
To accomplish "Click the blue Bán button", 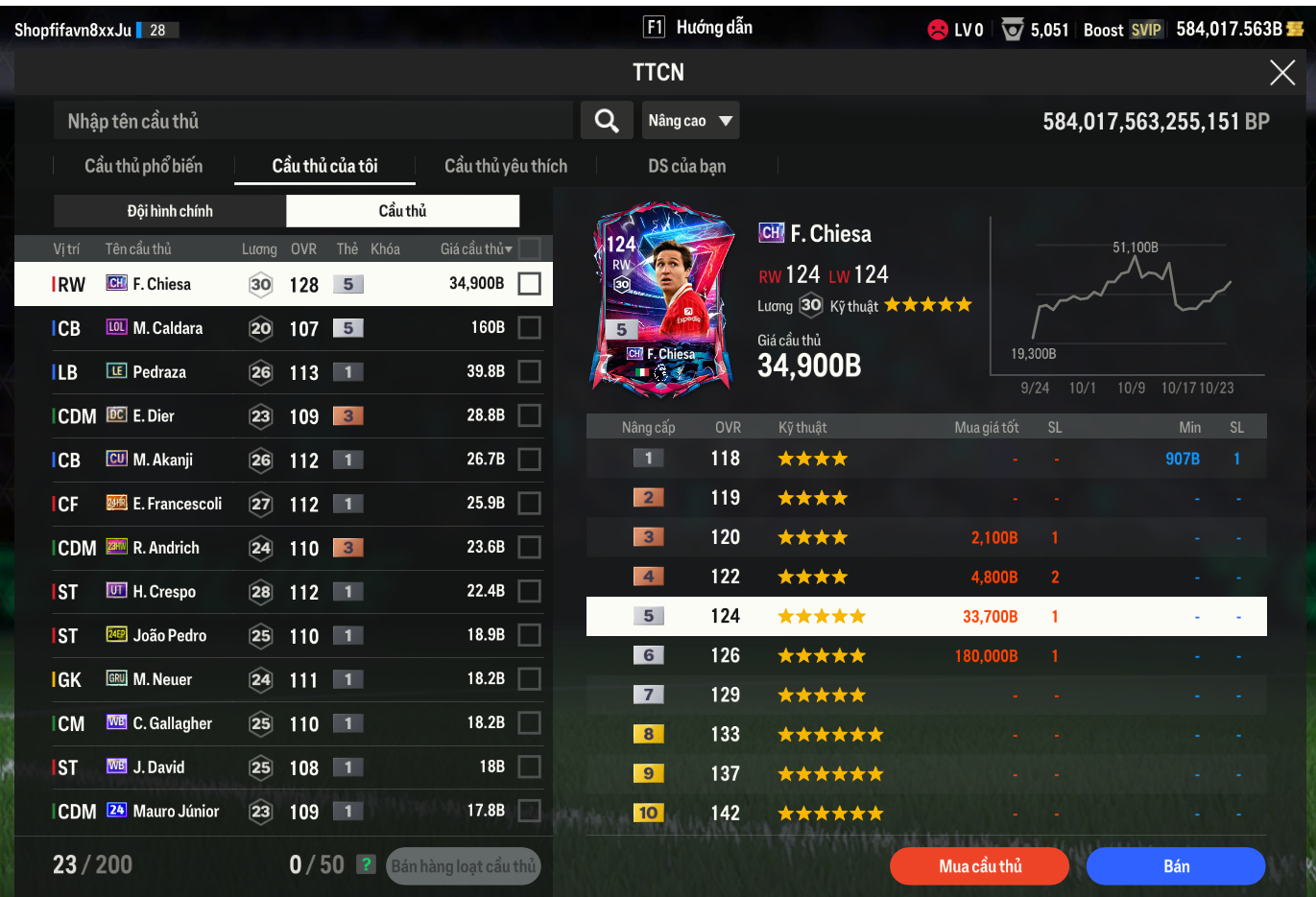I will click(x=1176, y=866).
